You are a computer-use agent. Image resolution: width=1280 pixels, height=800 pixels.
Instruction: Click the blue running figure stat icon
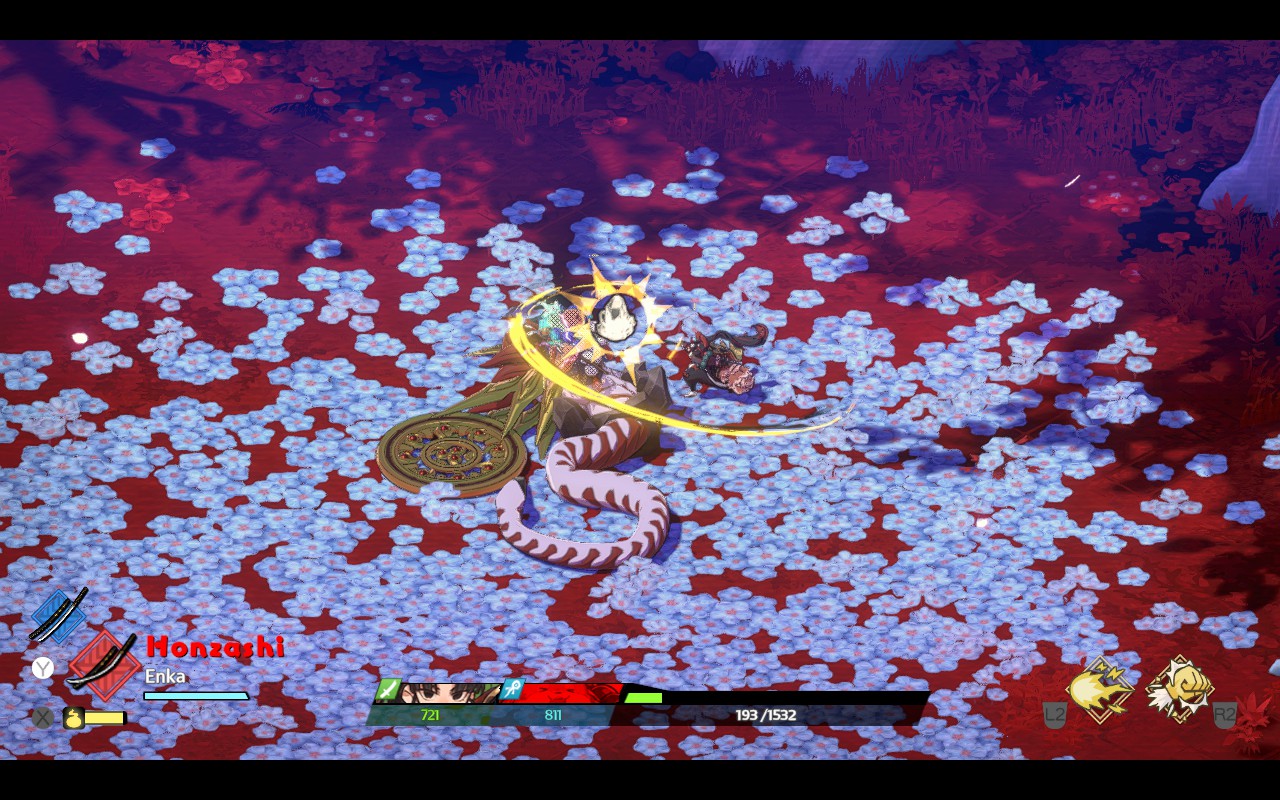[x=513, y=690]
